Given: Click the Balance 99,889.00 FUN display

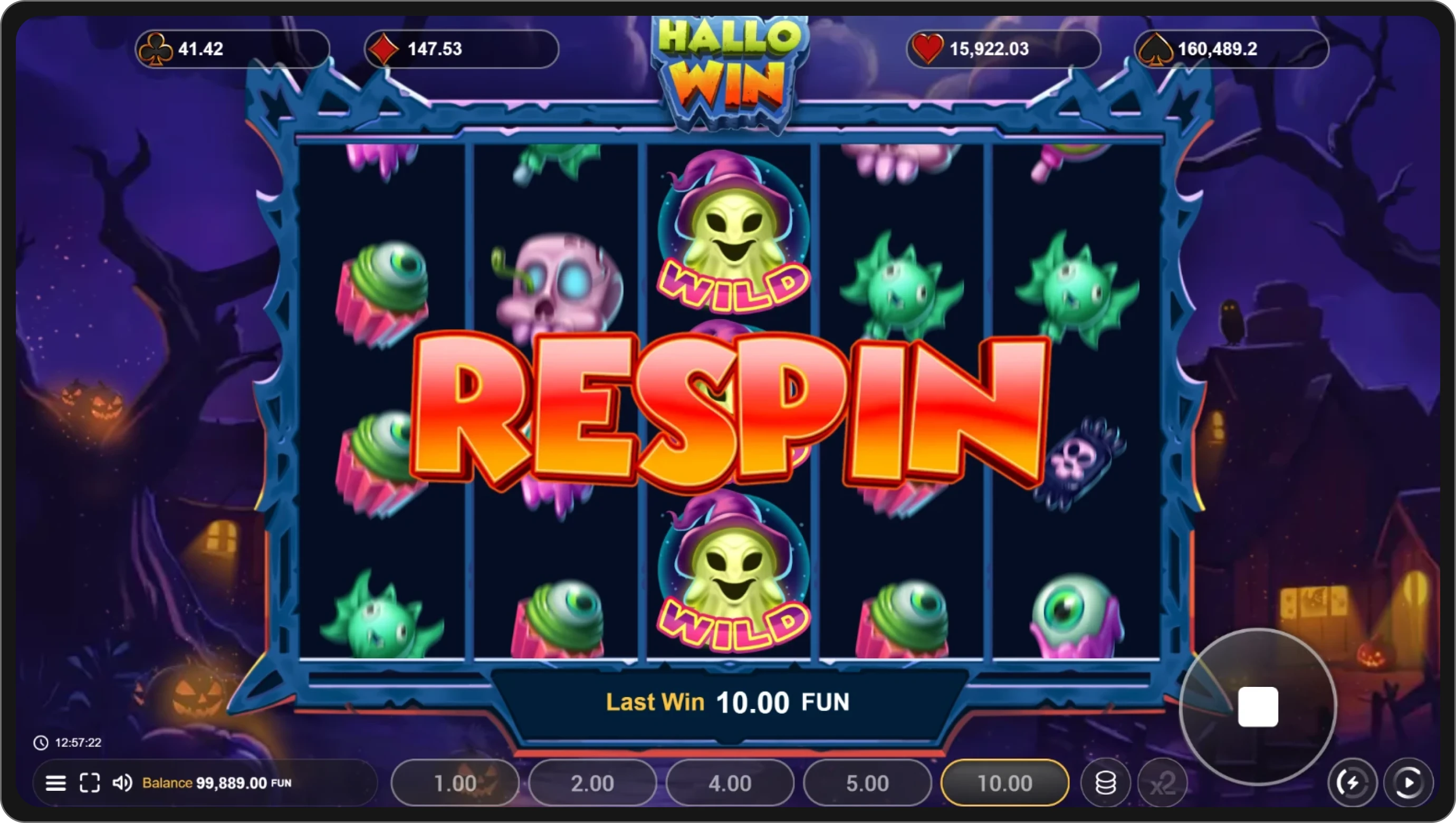Looking at the screenshot, I should tap(215, 783).
